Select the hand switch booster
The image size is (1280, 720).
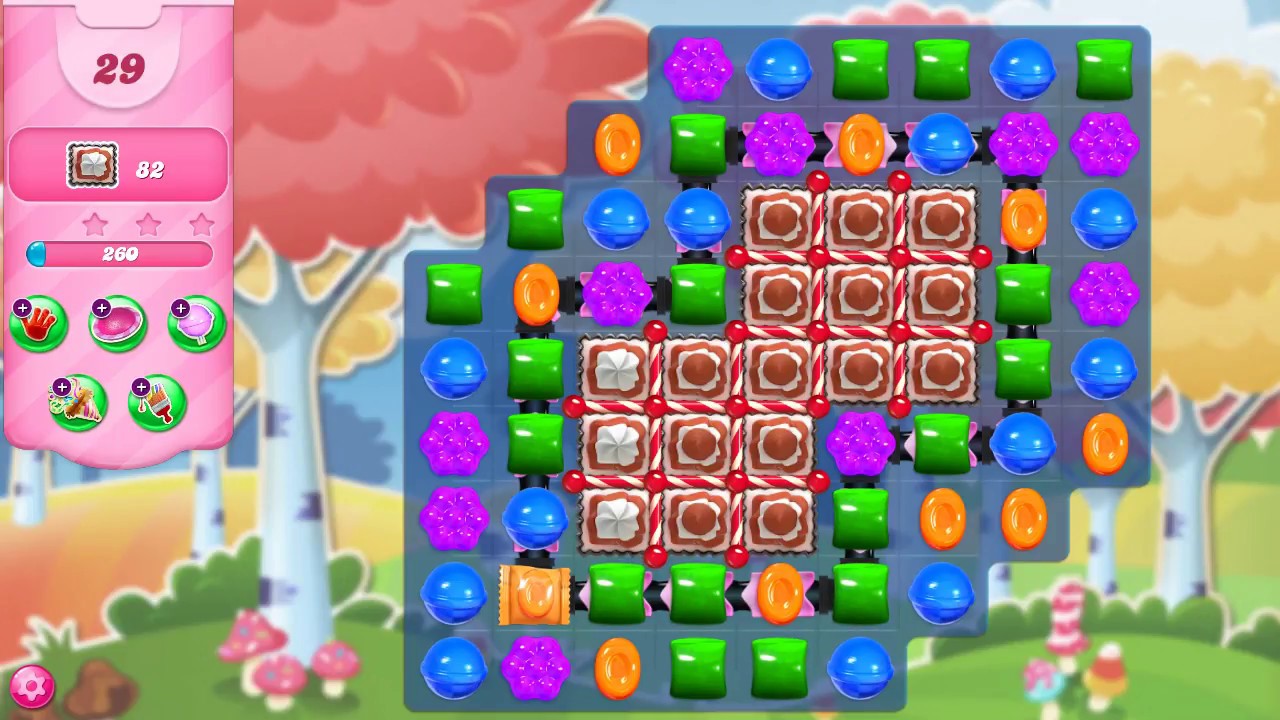pyautogui.click(x=38, y=322)
